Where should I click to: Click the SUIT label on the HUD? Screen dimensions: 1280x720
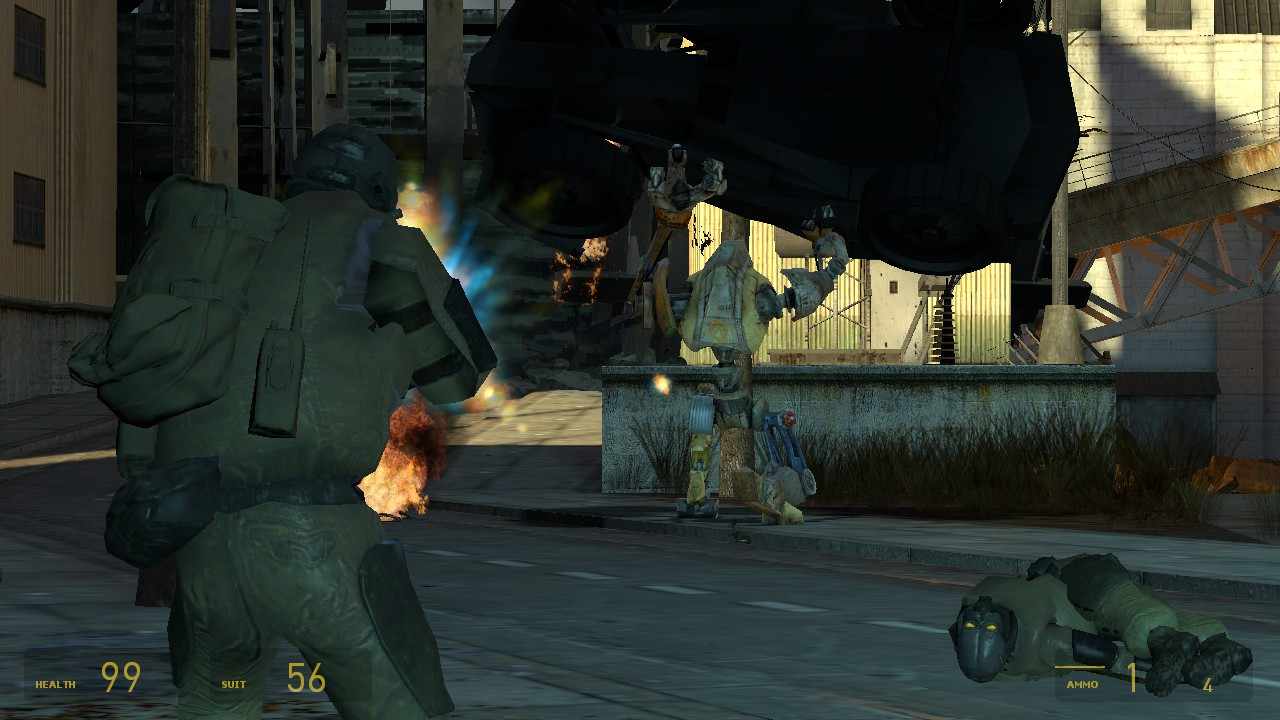pyautogui.click(x=232, y=684)
